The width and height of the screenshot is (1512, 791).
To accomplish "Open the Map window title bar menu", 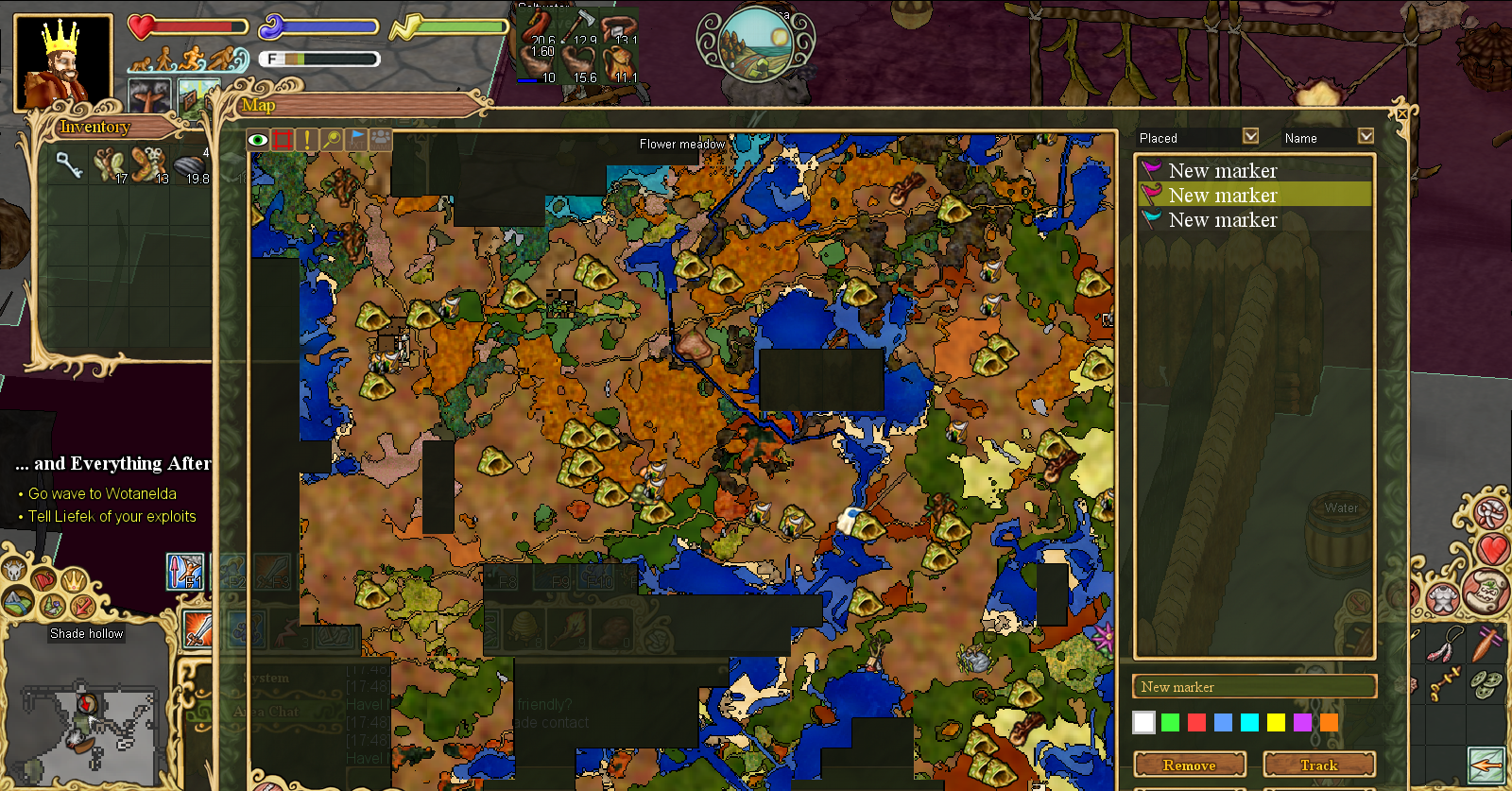I will coord(257,106).
